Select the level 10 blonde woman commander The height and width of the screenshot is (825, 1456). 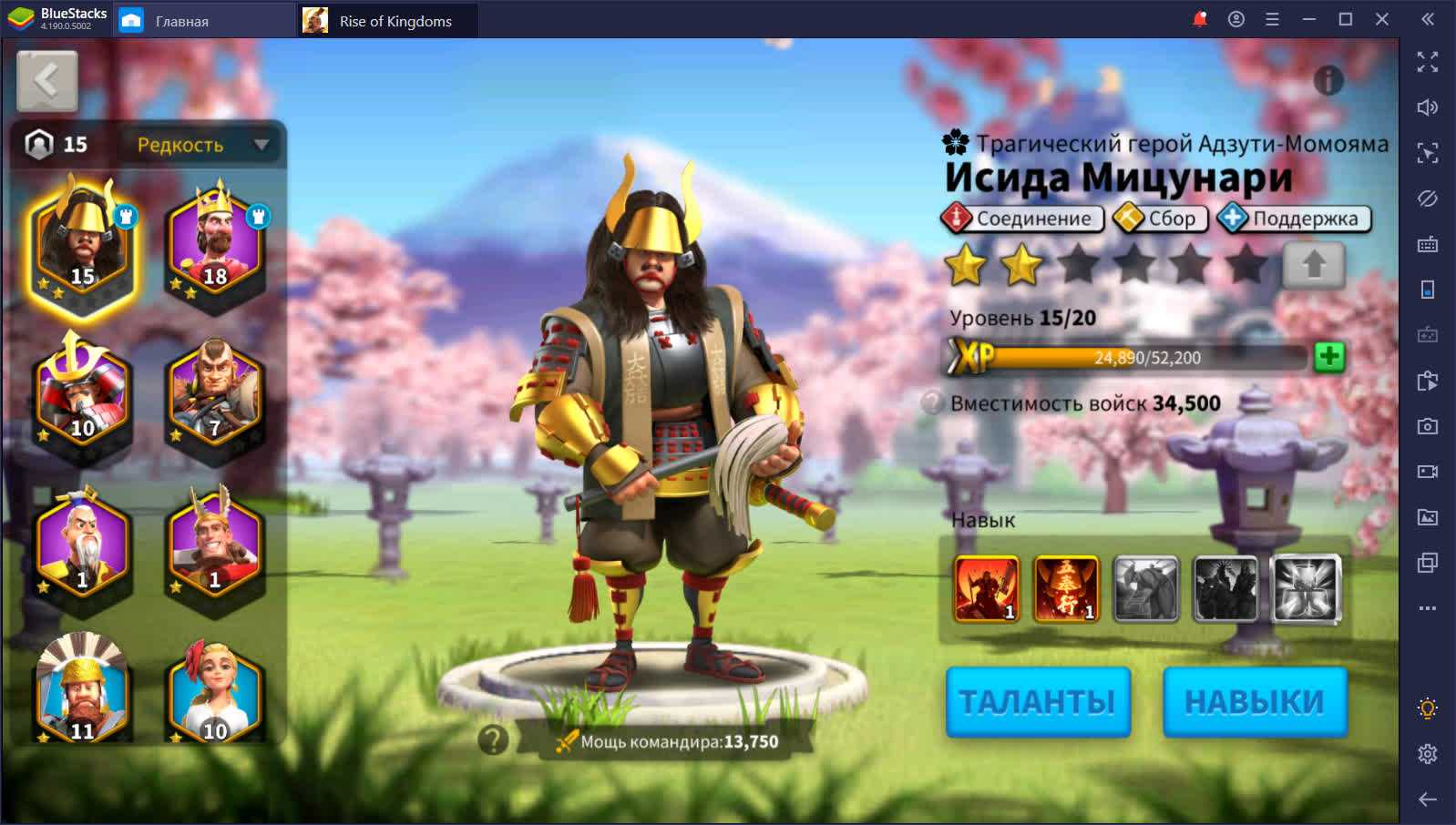click(x=215, y=694)
